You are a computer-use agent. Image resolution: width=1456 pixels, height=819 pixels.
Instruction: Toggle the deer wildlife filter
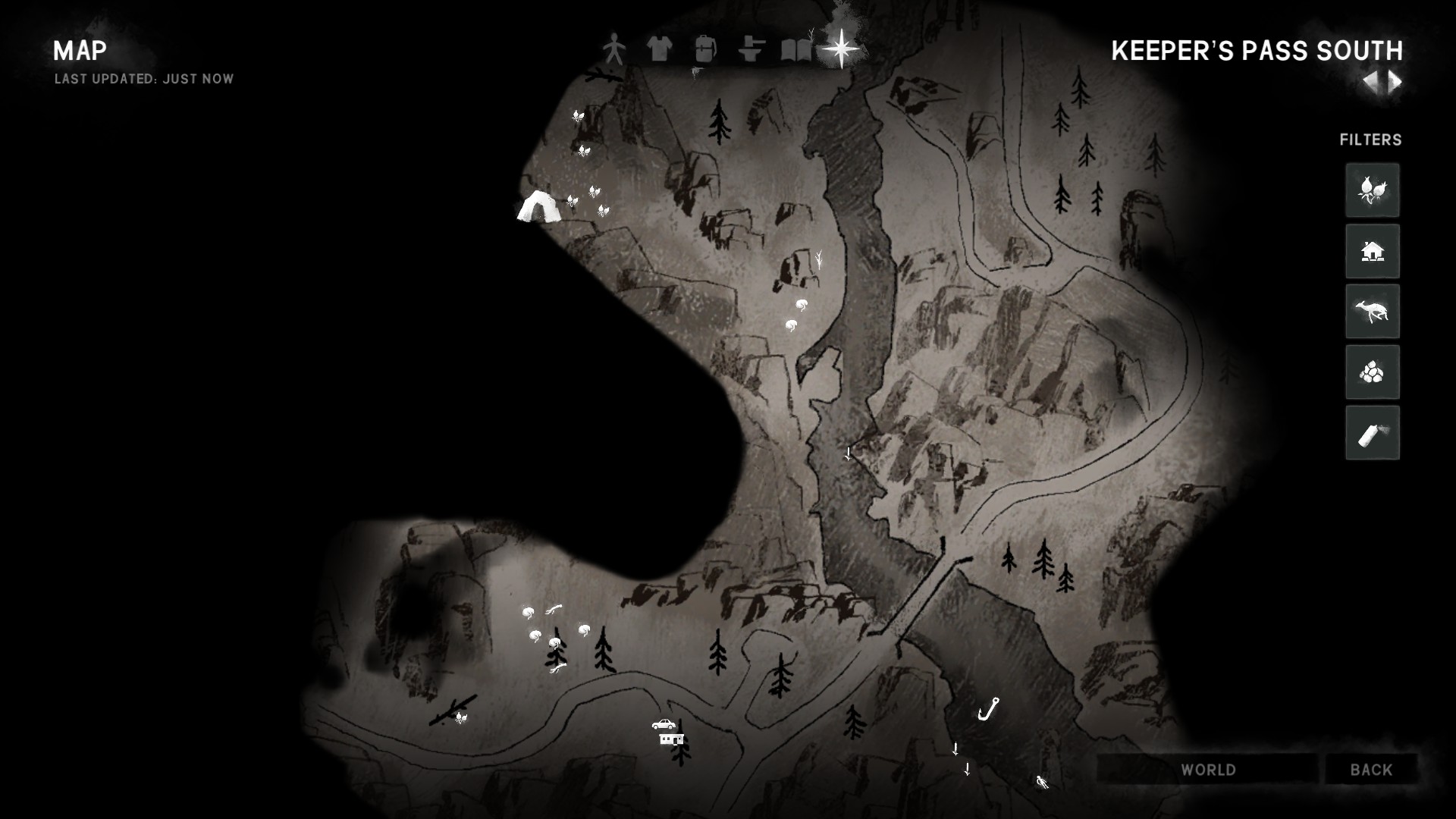[1372, 312]
